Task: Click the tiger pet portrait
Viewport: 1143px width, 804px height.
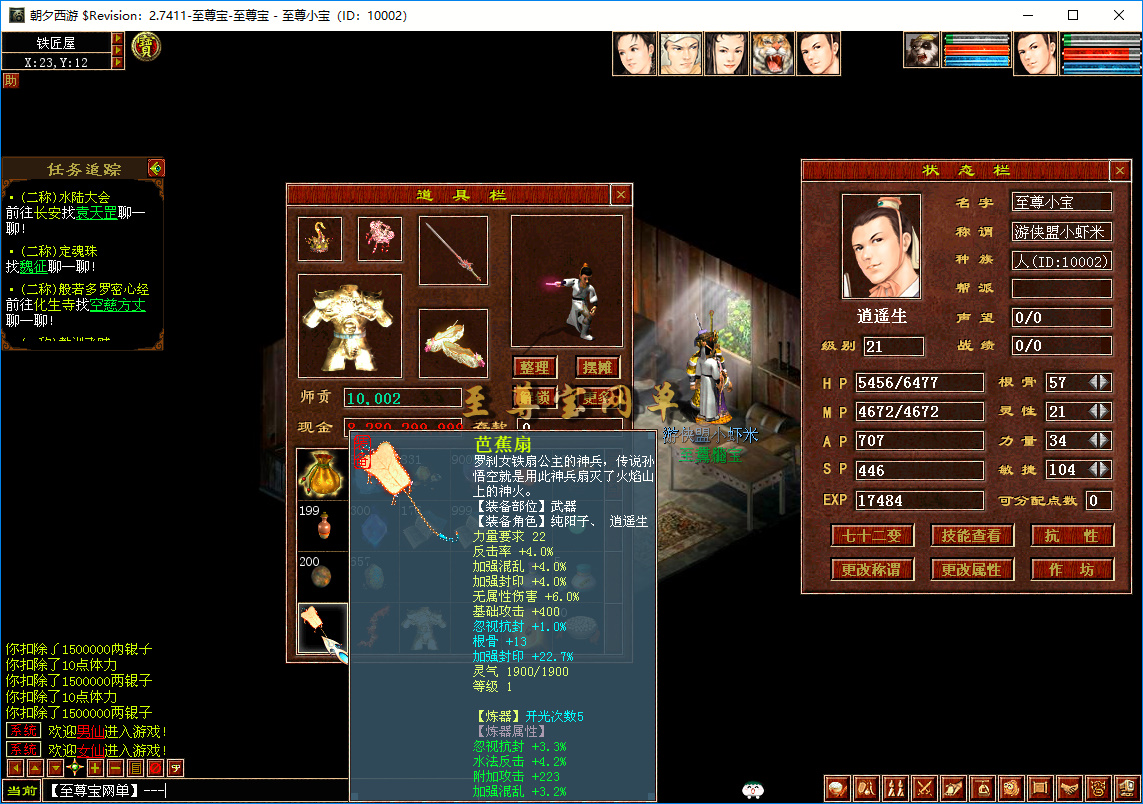Action: click(x=772, y=54)
